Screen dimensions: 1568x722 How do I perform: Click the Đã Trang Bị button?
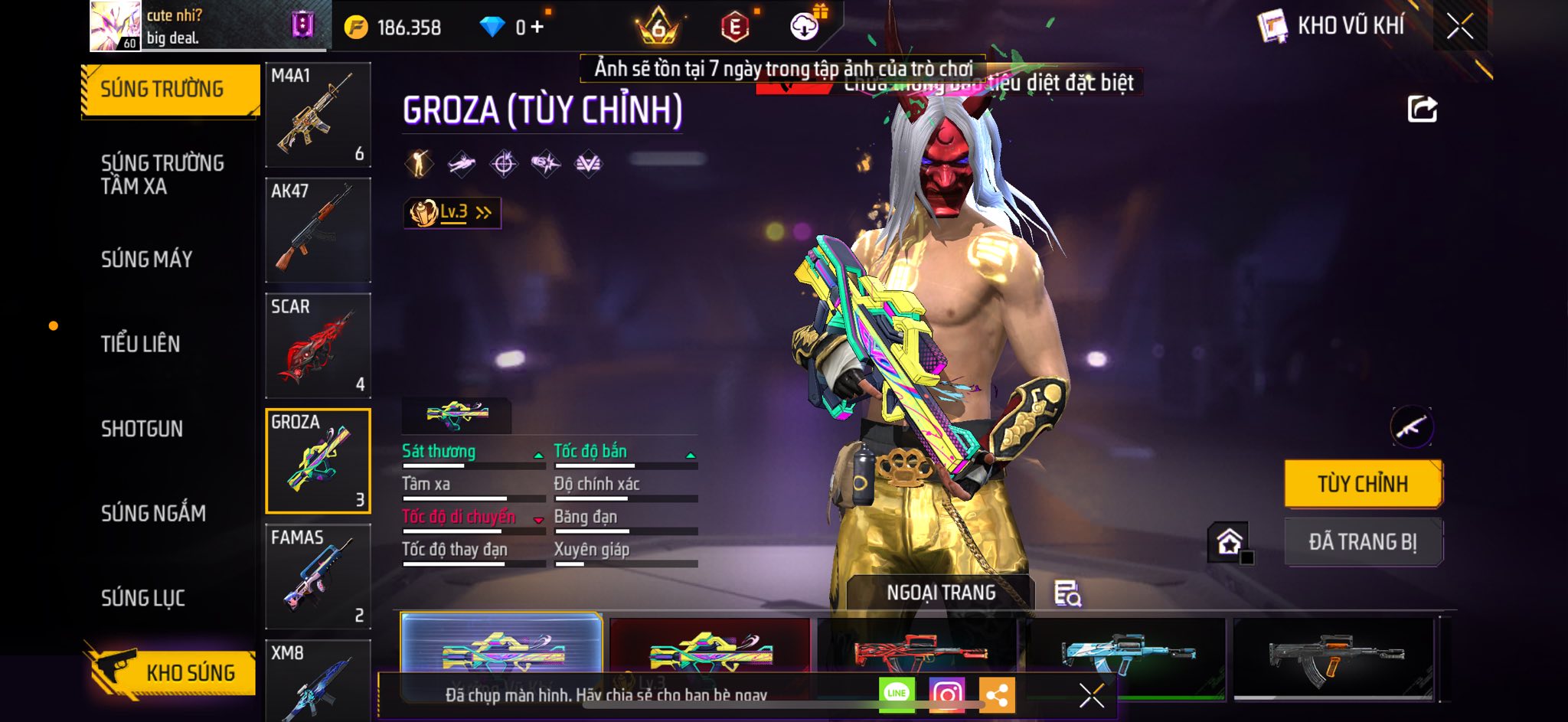(1363, 542)
